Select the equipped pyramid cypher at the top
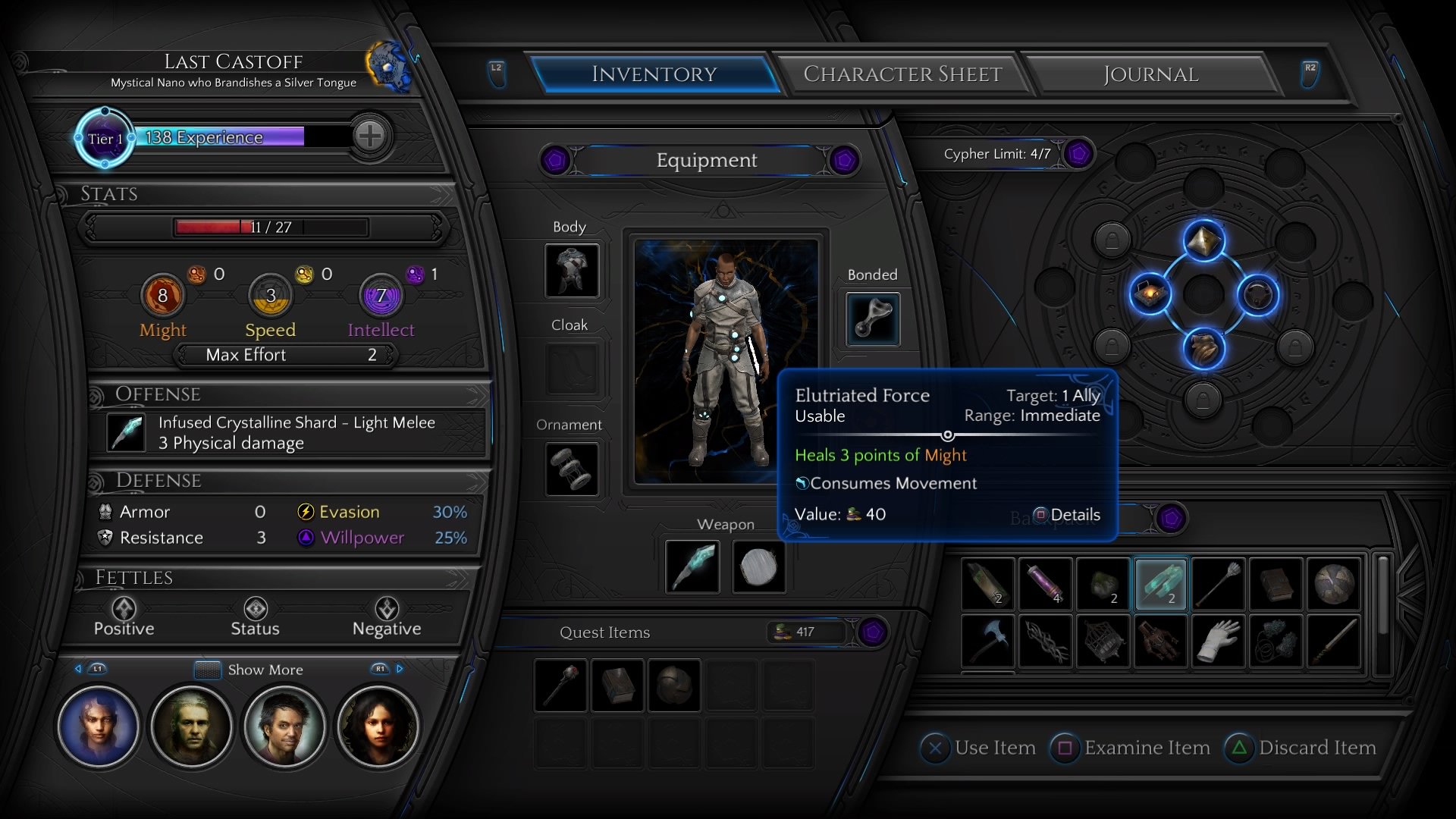The image size is (1456, 819). [1202, 240]
